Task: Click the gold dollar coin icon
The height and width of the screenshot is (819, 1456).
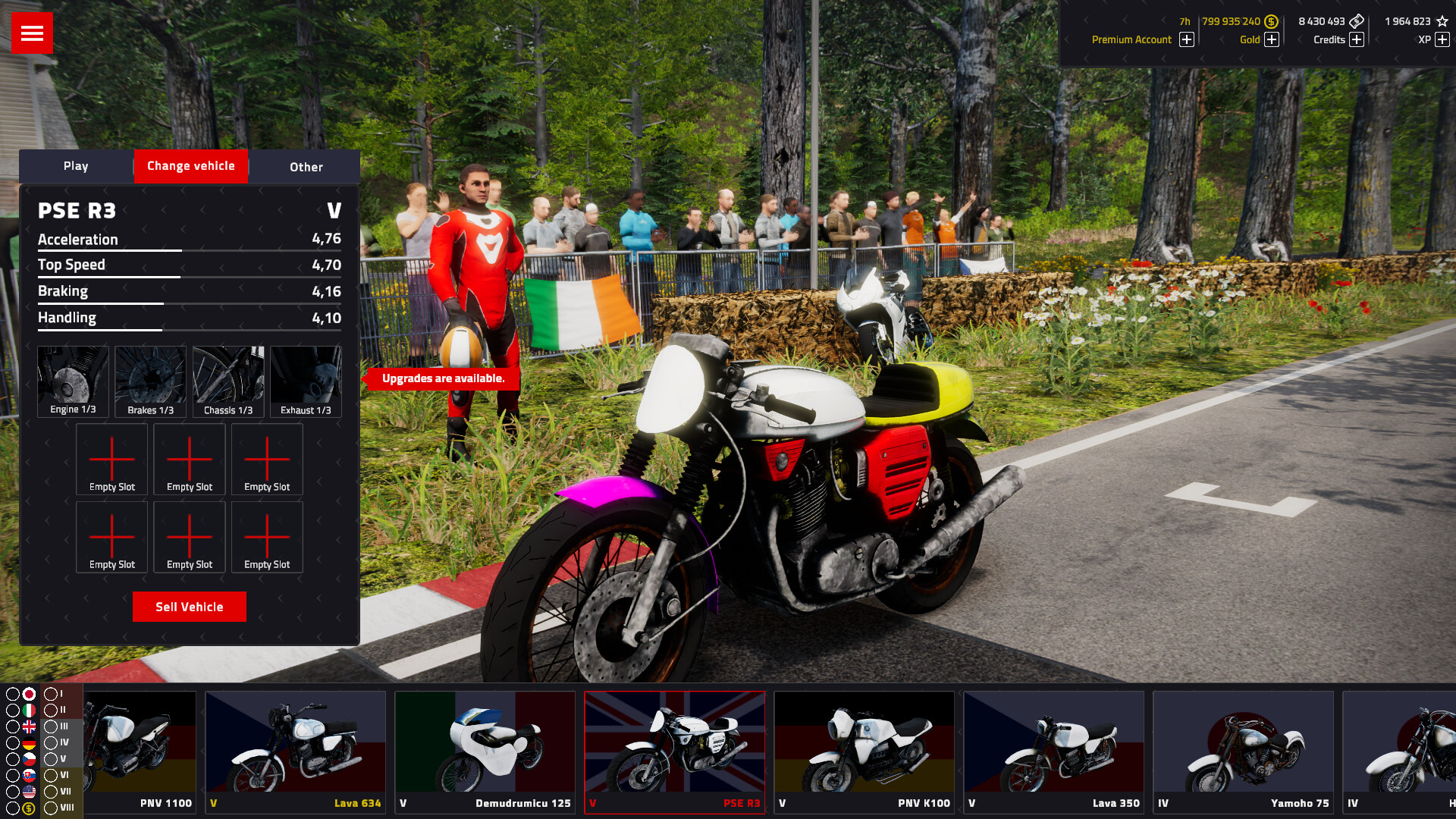Action: [1270, 21]
